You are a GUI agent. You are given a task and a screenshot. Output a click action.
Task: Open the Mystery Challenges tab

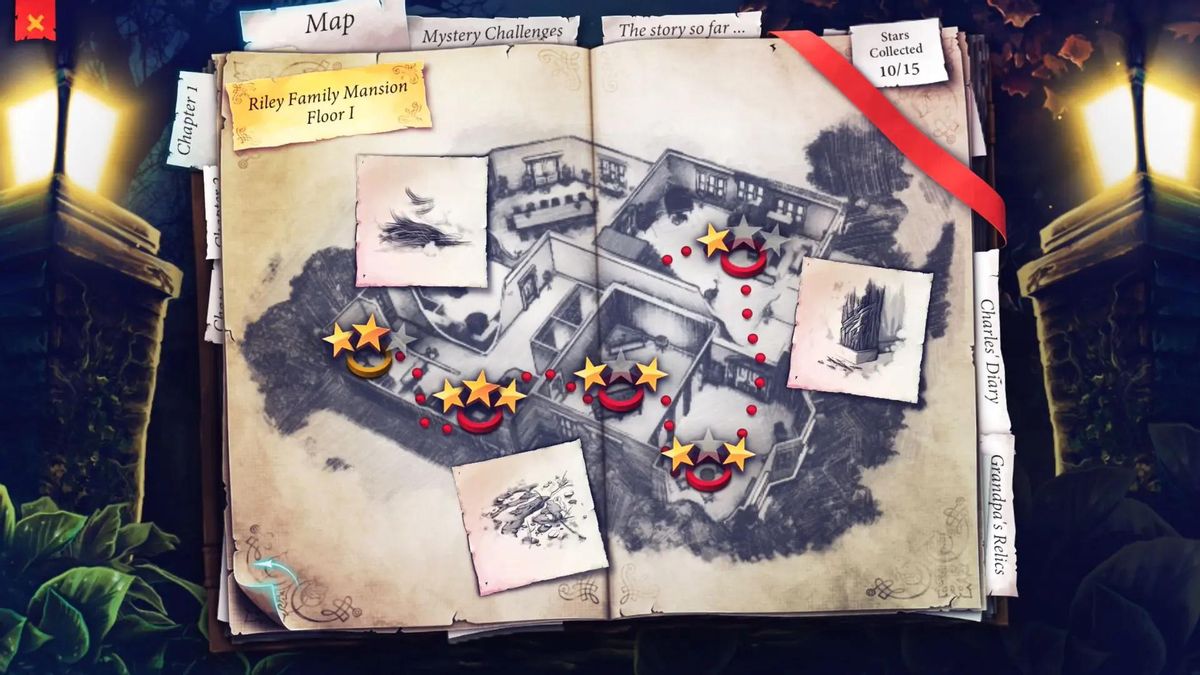(492, 34)
